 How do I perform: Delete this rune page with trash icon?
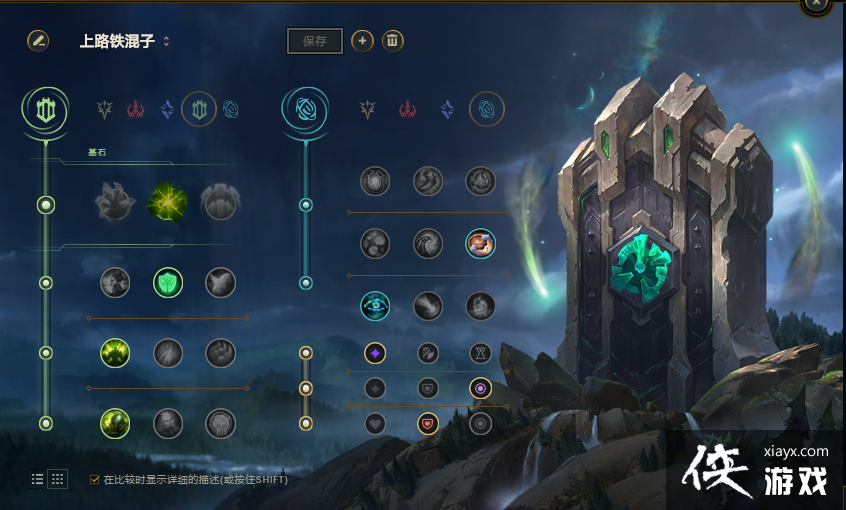click(x=393, y=41)
